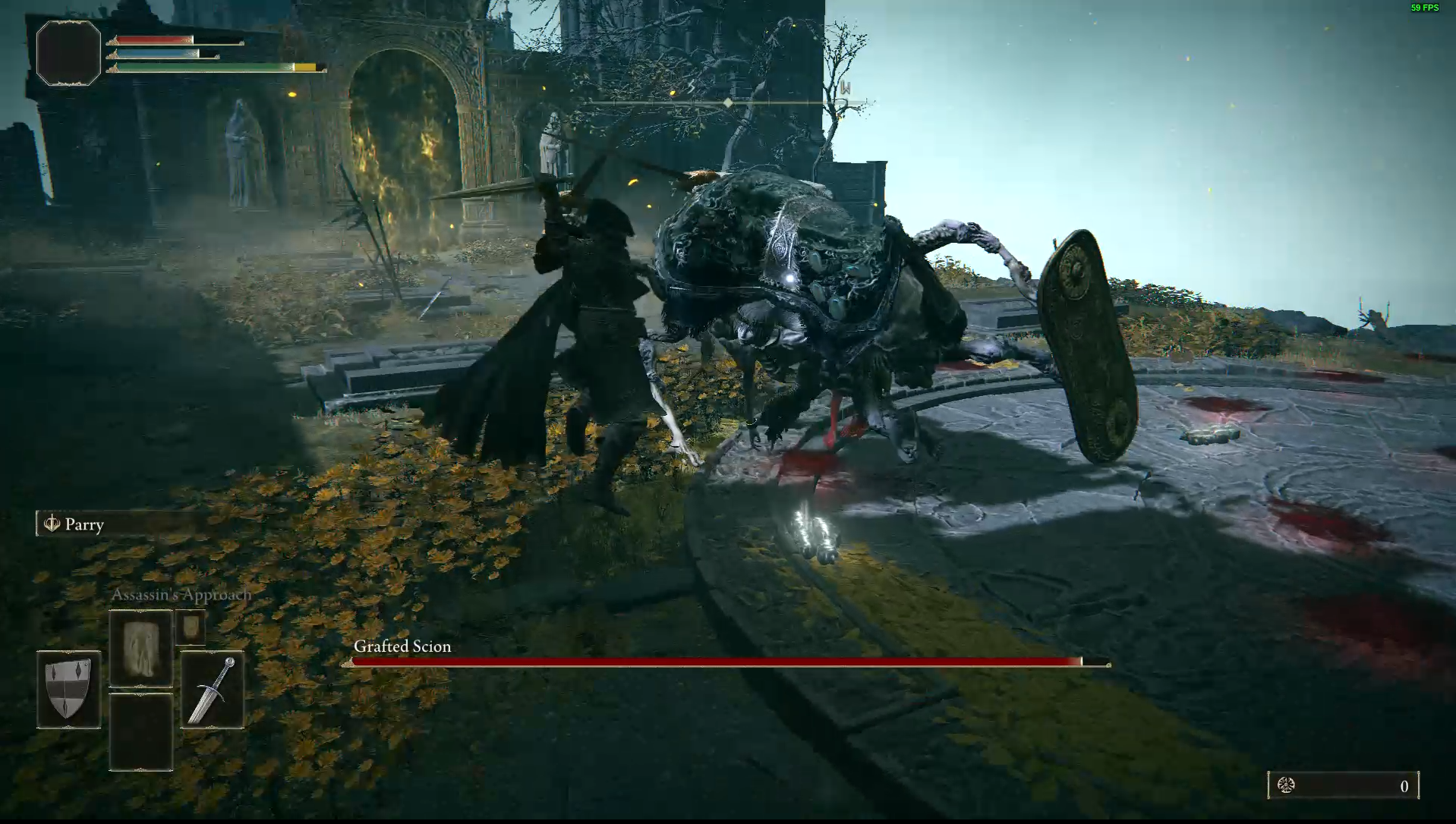The height and width of the screenshot is (824, 1456).
Task: Select the equipped sword slot icon
Action: pyautogui.click(x=212, y=689)
